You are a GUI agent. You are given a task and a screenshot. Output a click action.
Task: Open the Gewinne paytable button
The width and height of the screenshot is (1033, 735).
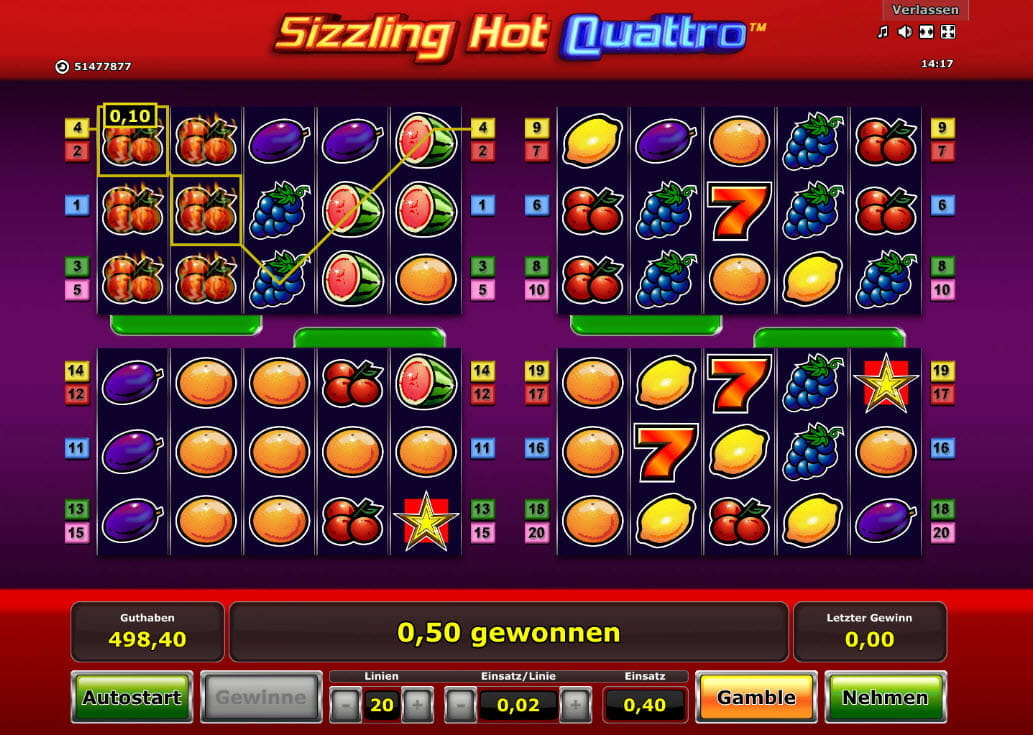(261, 697)
